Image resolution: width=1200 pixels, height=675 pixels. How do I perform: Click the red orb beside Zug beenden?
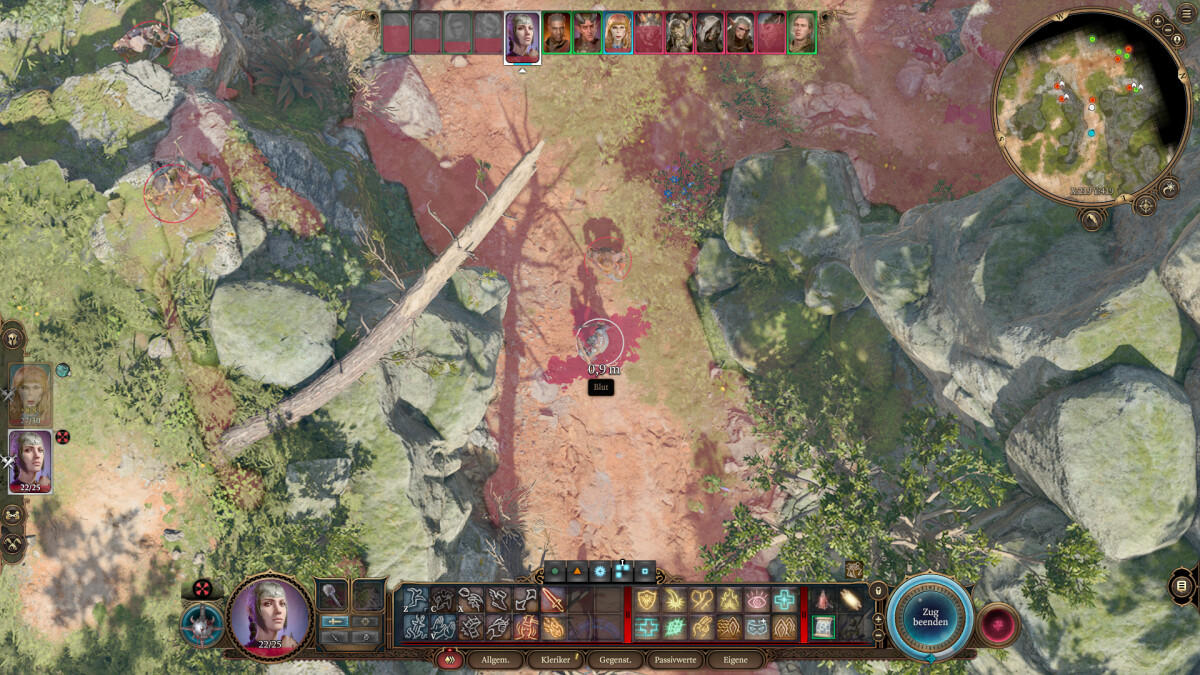997,625
